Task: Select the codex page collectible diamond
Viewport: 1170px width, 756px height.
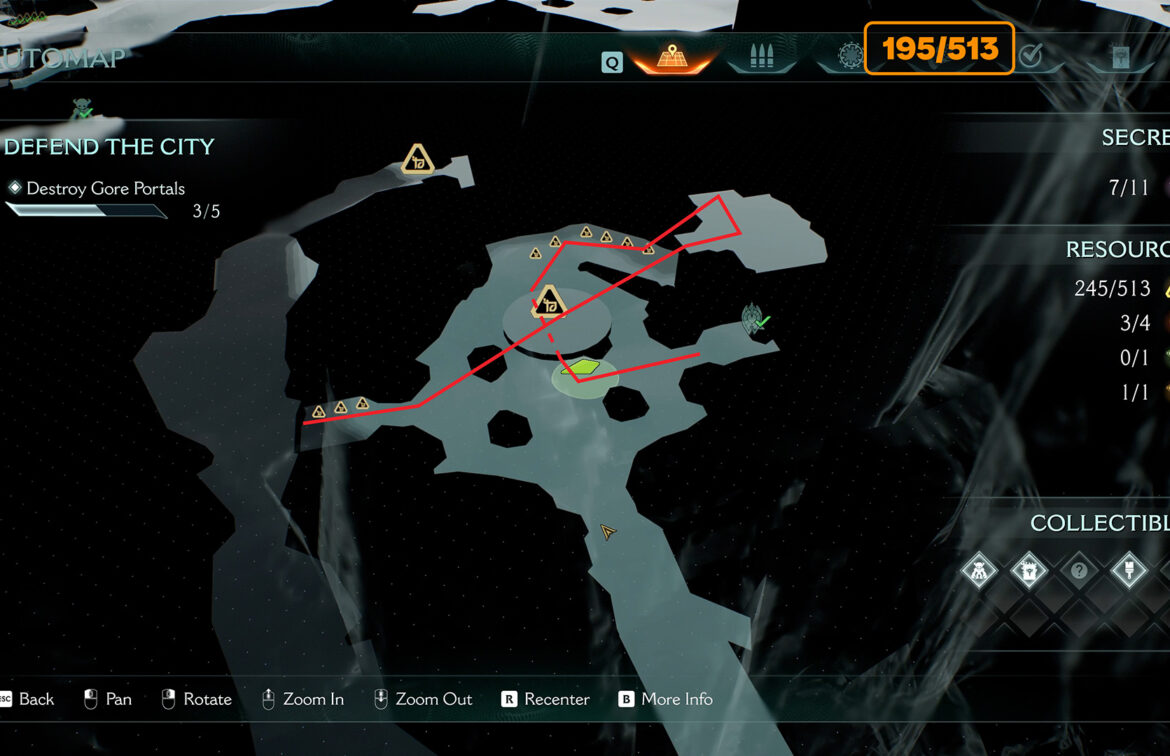Action: [1027, 572]
